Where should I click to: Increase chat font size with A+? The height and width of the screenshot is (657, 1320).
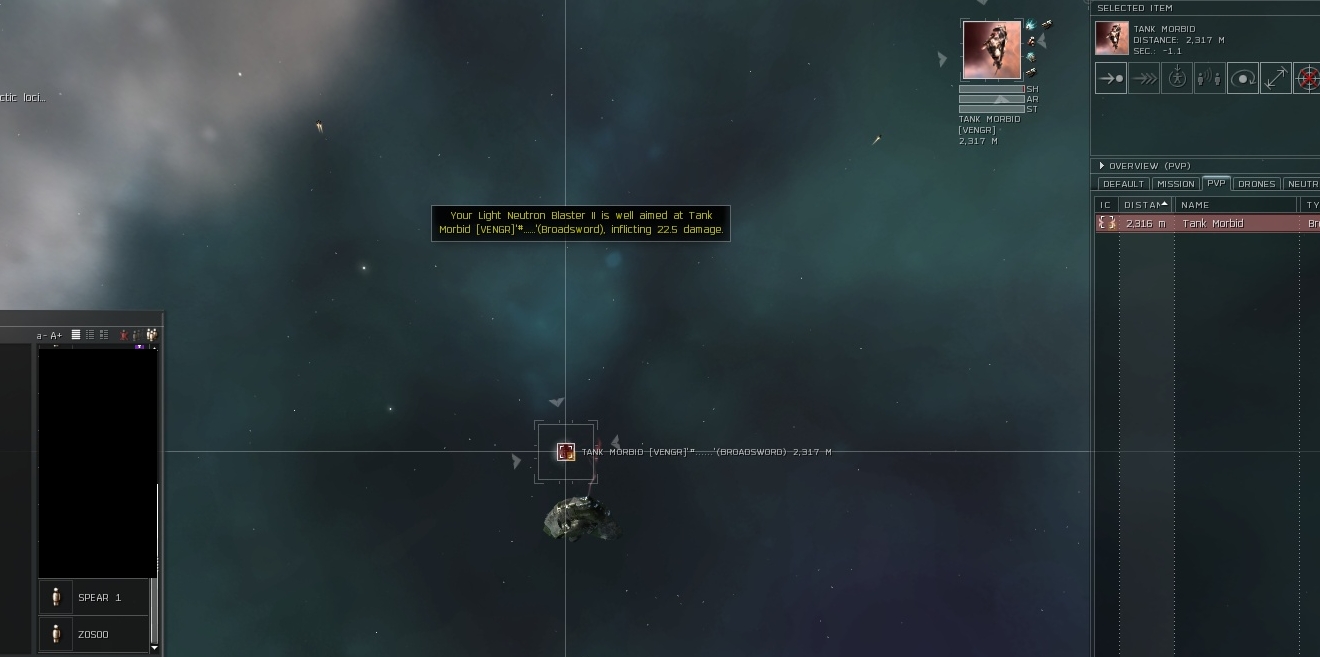(x=56, y=336)
